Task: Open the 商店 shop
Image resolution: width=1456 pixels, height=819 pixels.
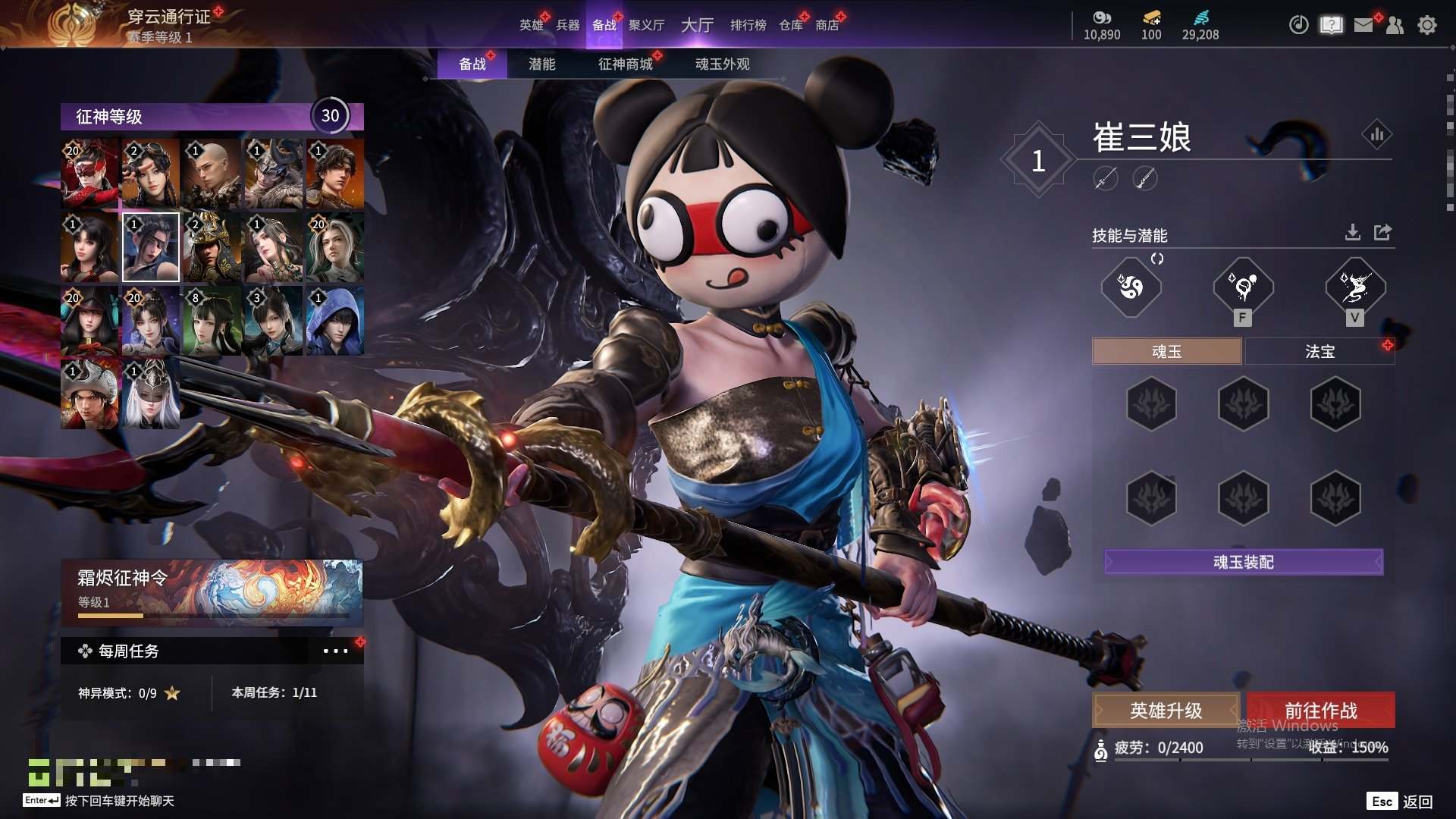Action: (x=827, y=25)
